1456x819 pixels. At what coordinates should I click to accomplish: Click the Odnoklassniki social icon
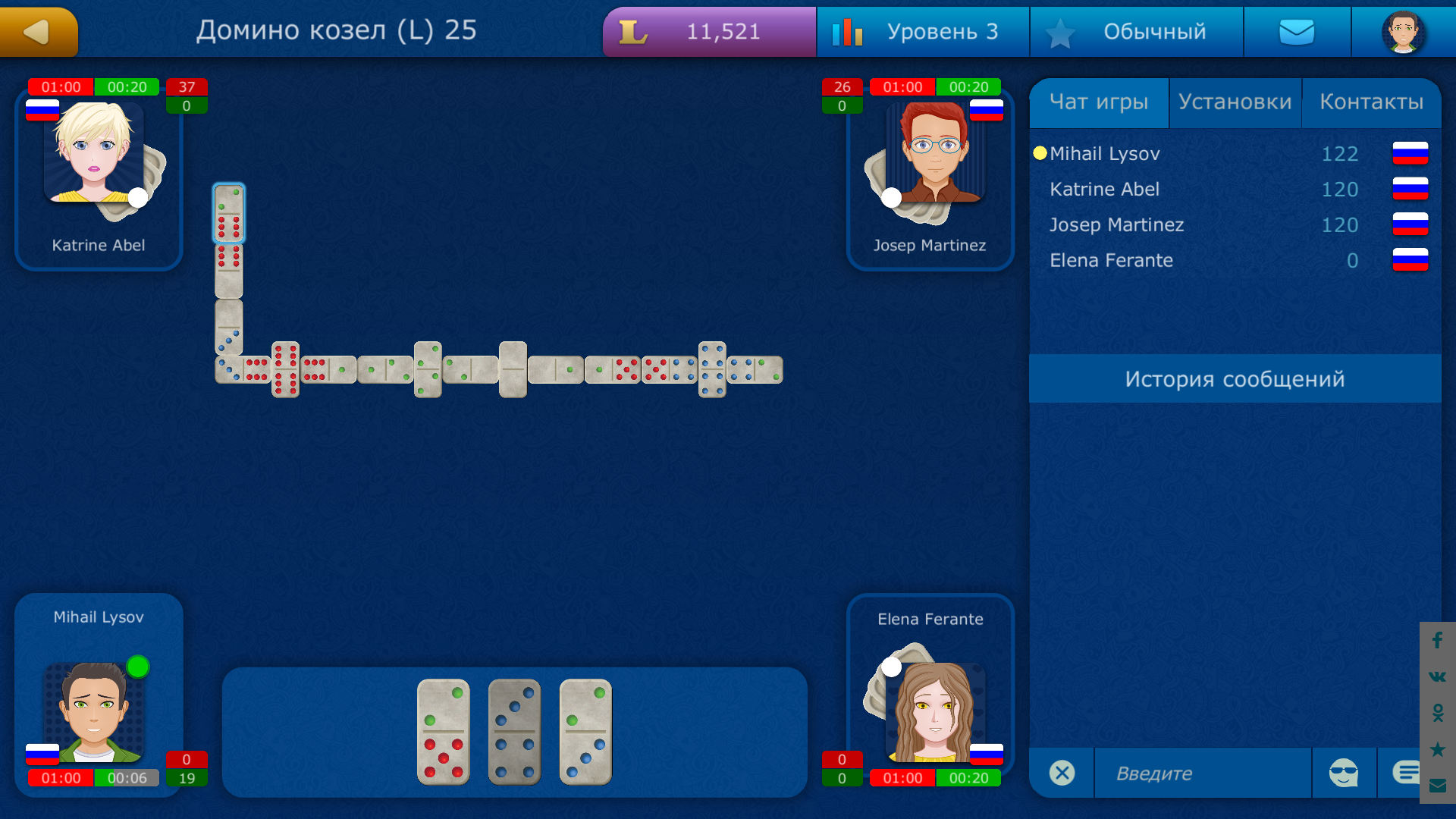coord(1436,711)
